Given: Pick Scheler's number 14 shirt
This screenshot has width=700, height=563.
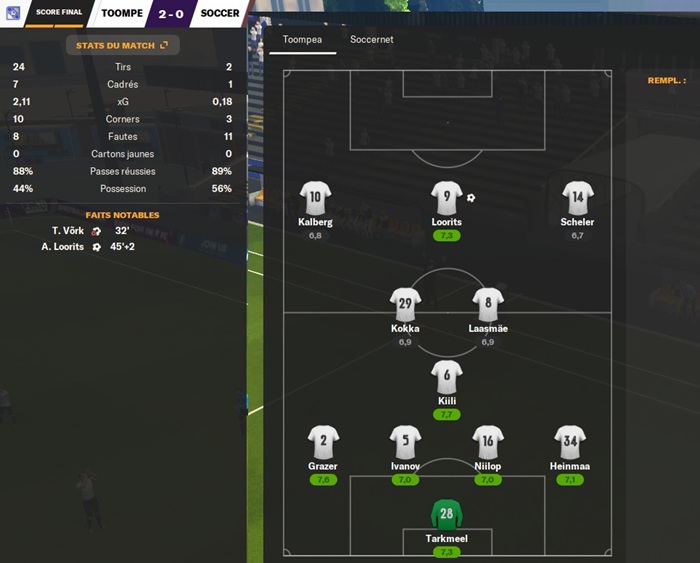Looking at the screenshot, I should tap(577, 198).
